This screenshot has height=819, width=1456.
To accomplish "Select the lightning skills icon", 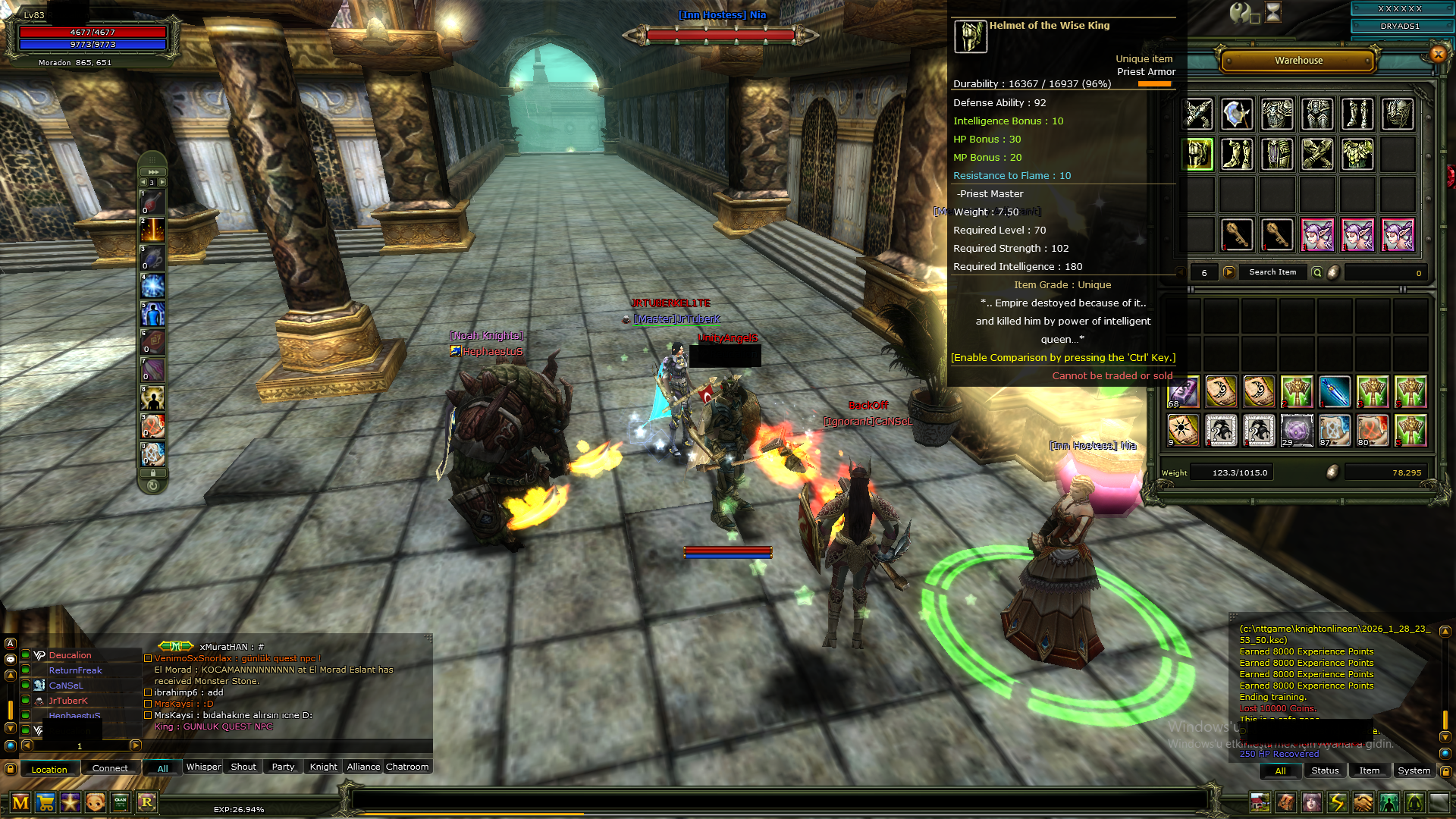I will click(x=1338, y=803).
